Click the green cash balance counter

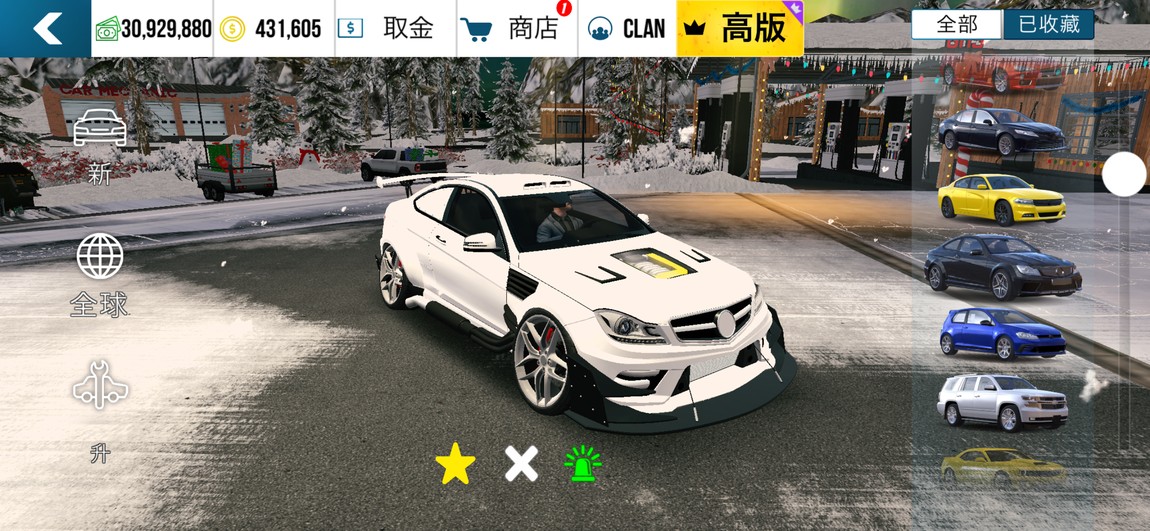pos(154,28)
